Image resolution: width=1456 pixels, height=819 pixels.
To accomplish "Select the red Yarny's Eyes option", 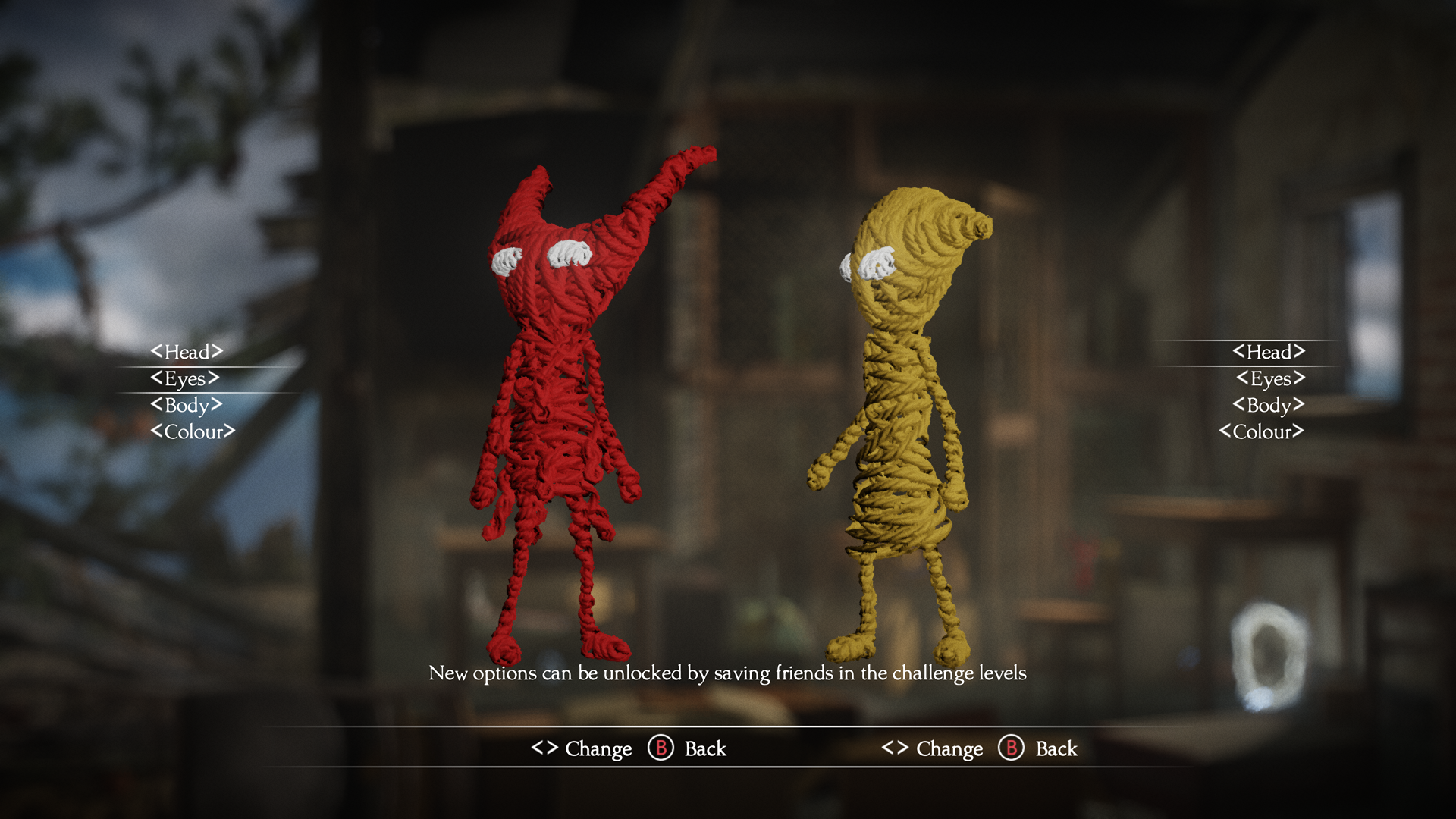I will pos(185,378).
